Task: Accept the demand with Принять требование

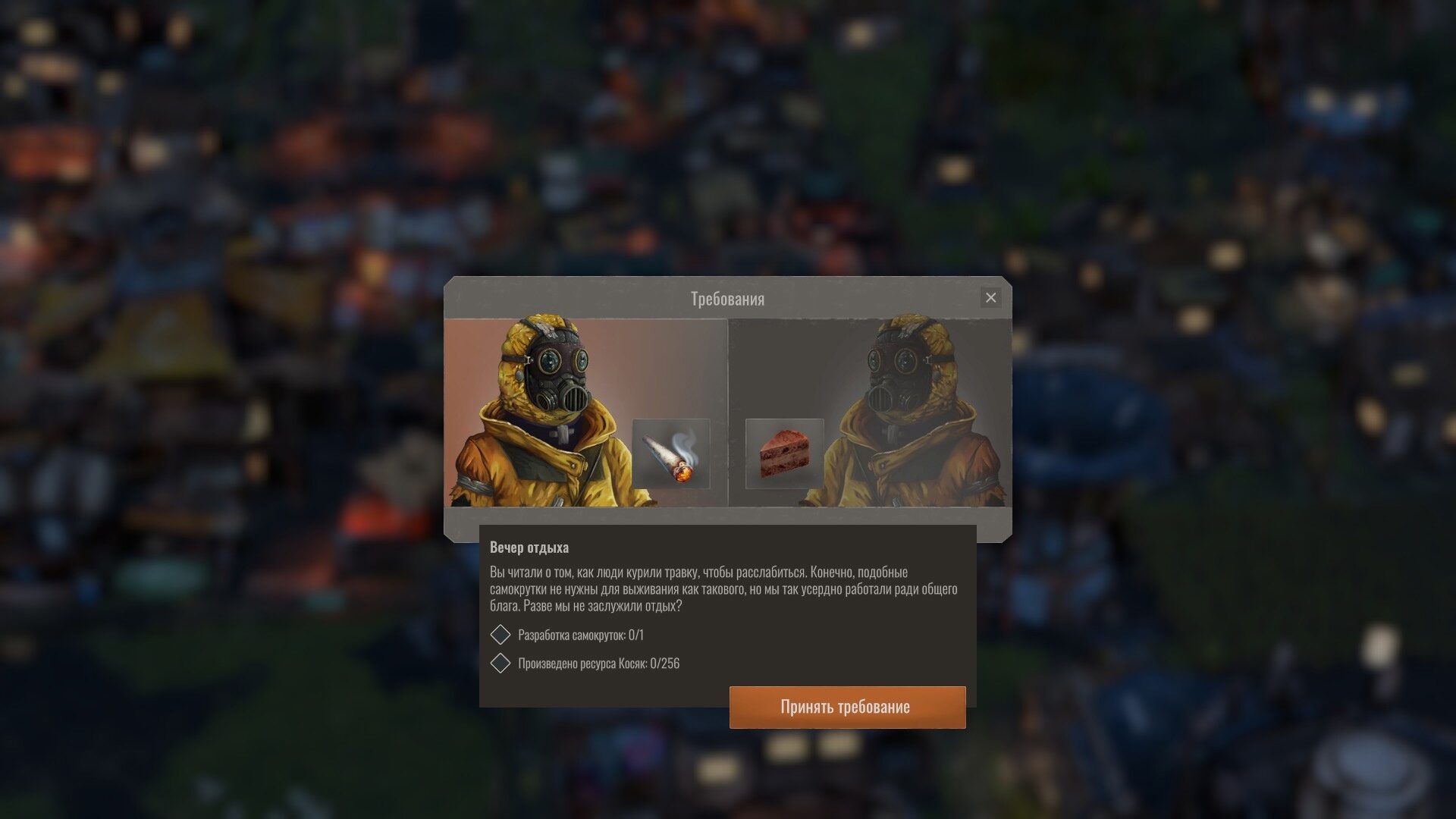Action: [x=847, y=707]
